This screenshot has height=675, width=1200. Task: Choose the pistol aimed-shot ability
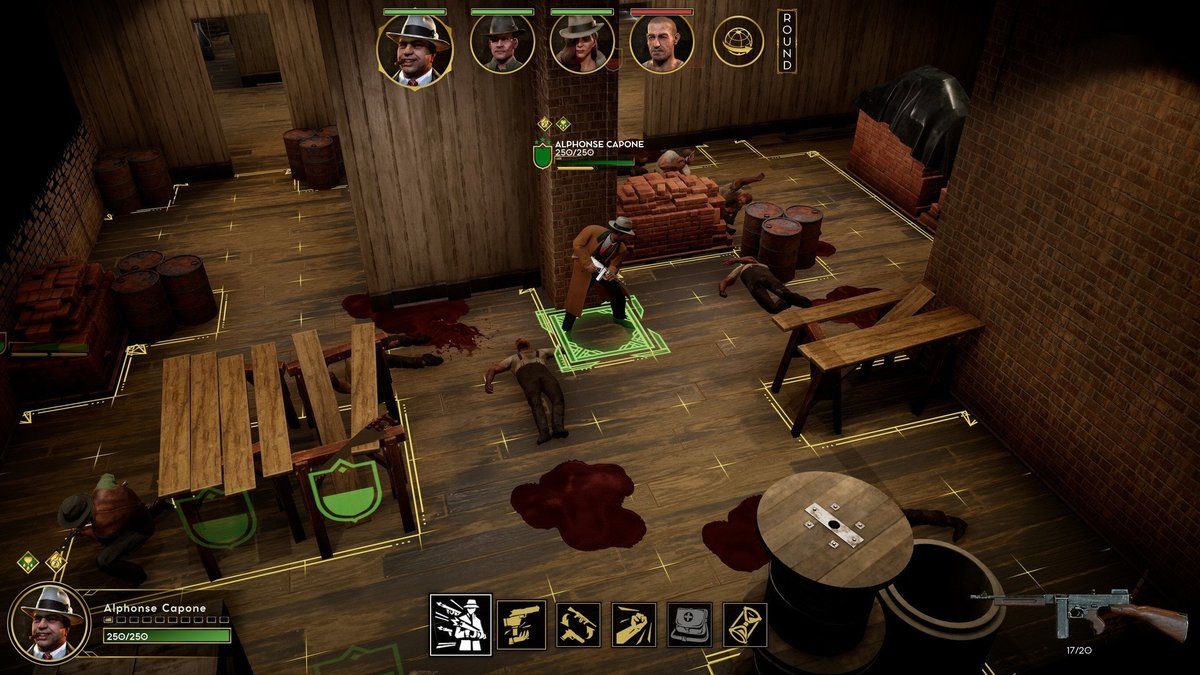point(521,625)
